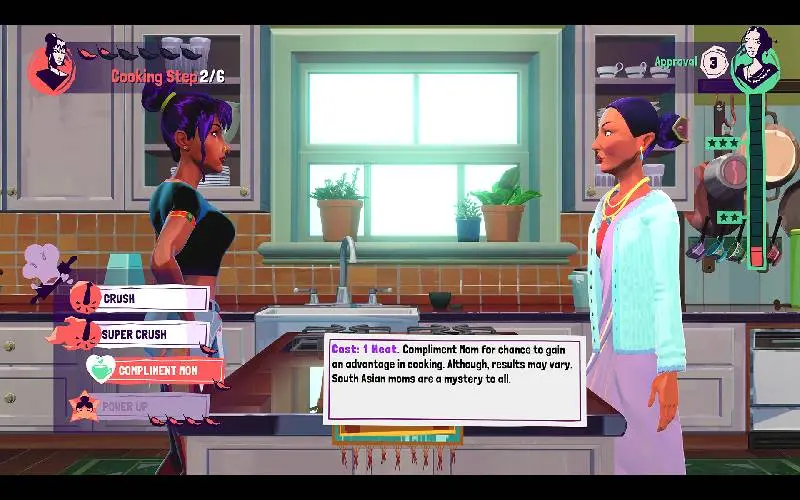
Task: Select the Super Crush action
Action: tap(150, 334)
